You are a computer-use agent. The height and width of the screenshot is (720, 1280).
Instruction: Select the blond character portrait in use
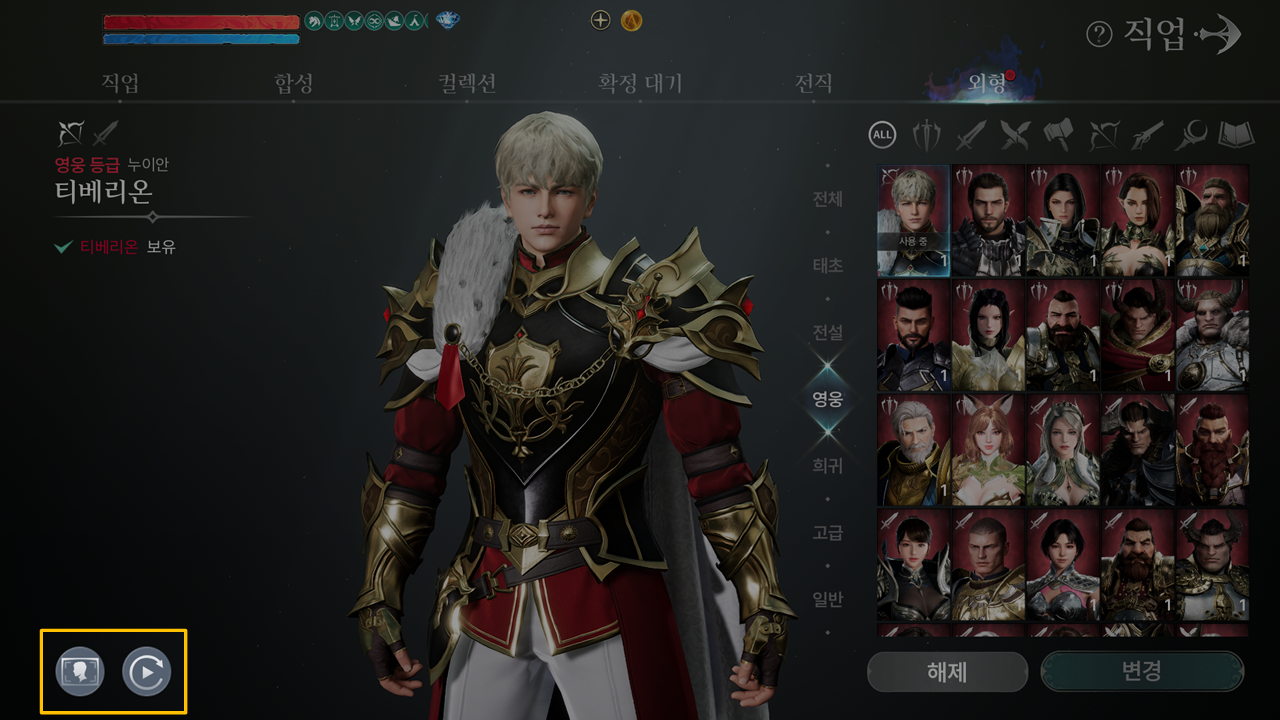(913, 220)
